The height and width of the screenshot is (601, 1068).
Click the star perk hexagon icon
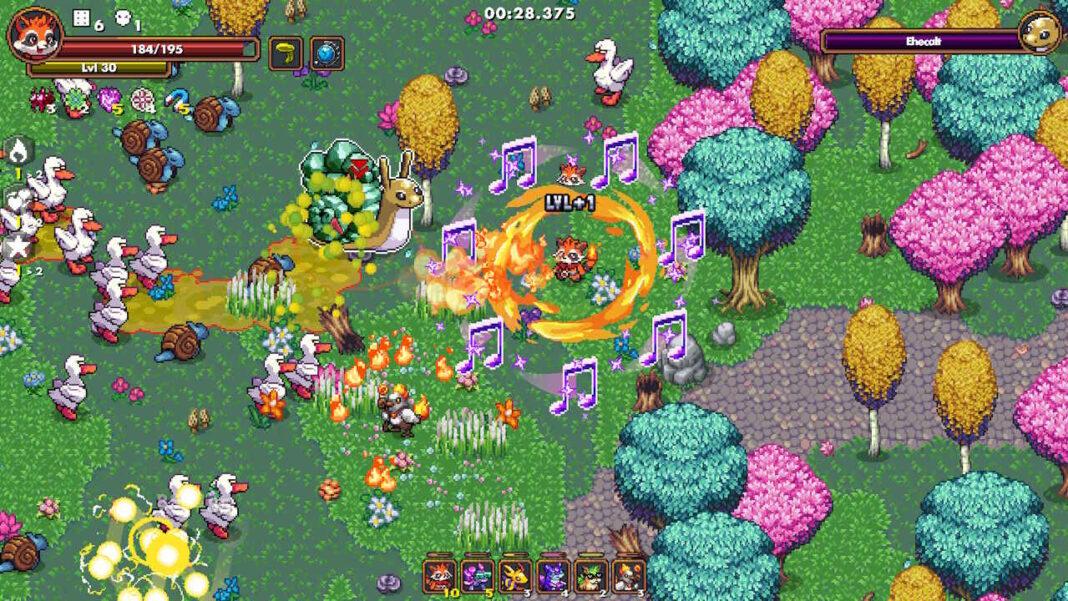19,246
